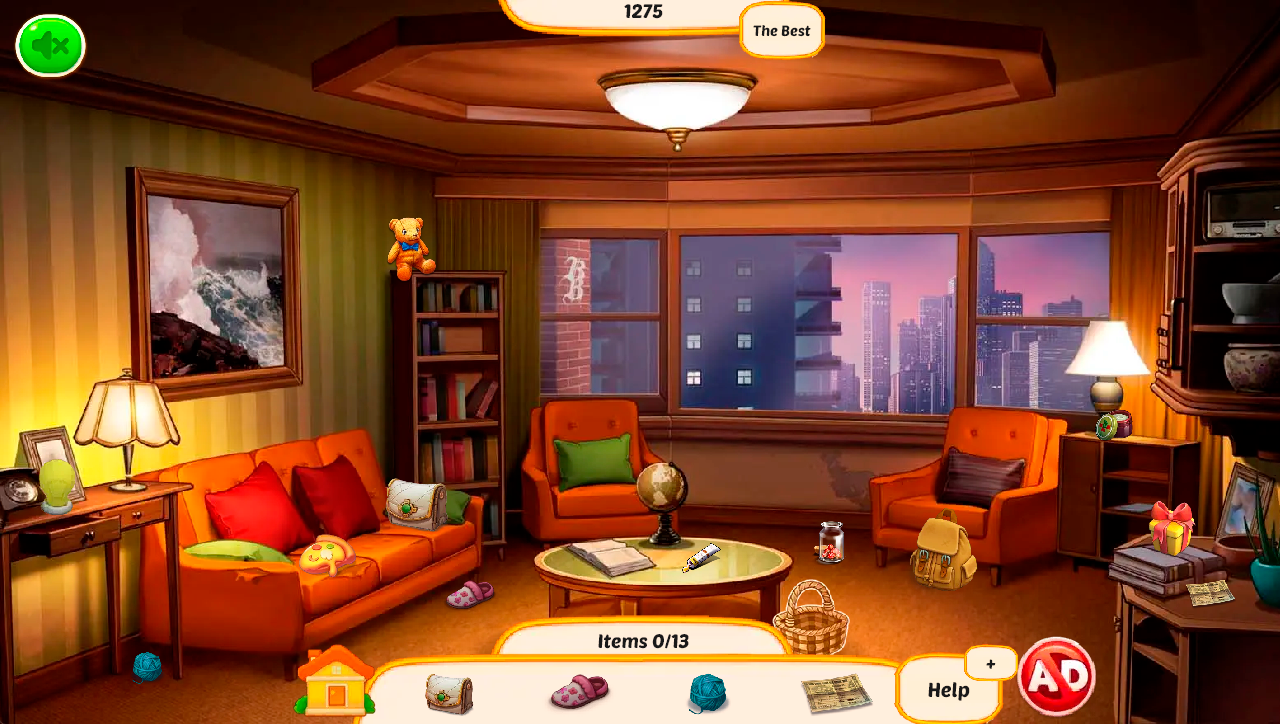Open 'The Best' tab
This screenshot has height=724, width=1280.
780,31
